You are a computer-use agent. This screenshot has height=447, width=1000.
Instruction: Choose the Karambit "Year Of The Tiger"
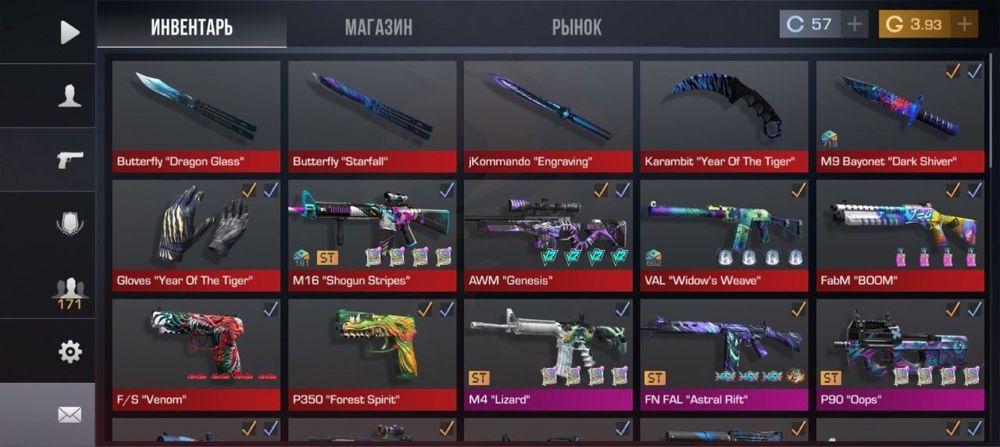[x=724, y=115]
